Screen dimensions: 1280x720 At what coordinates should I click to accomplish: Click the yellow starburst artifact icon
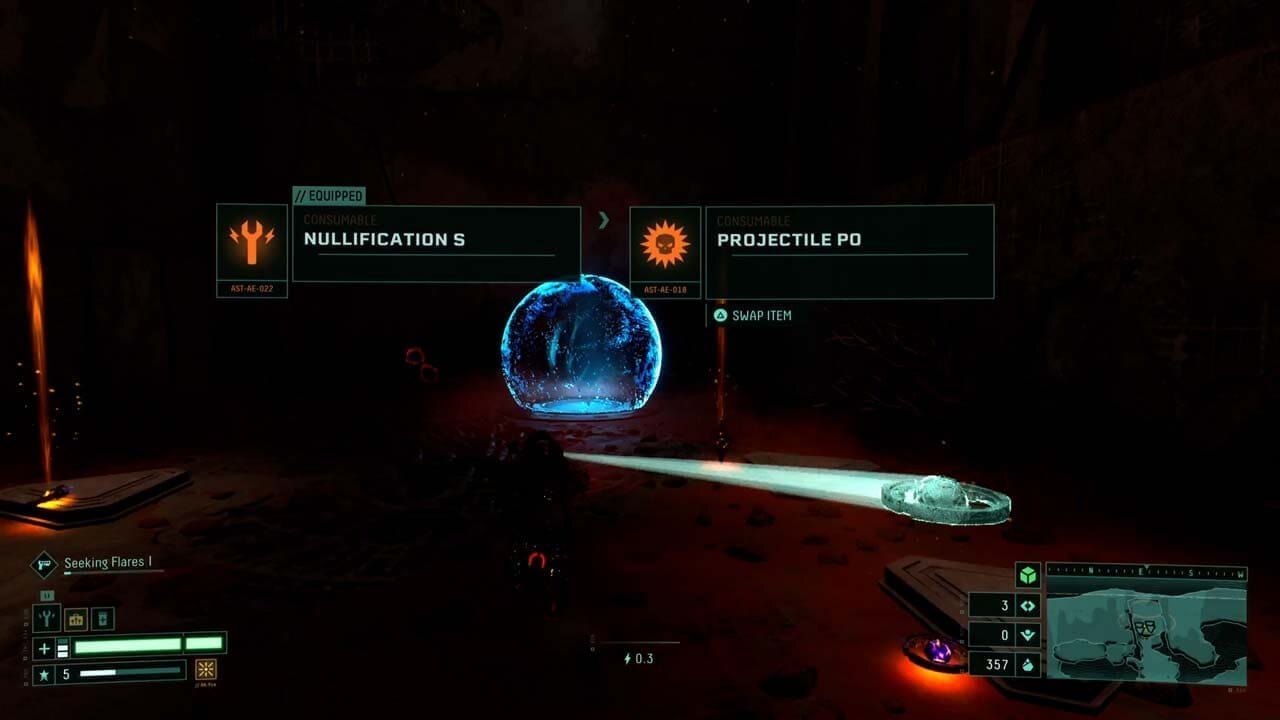pos(206,670)
